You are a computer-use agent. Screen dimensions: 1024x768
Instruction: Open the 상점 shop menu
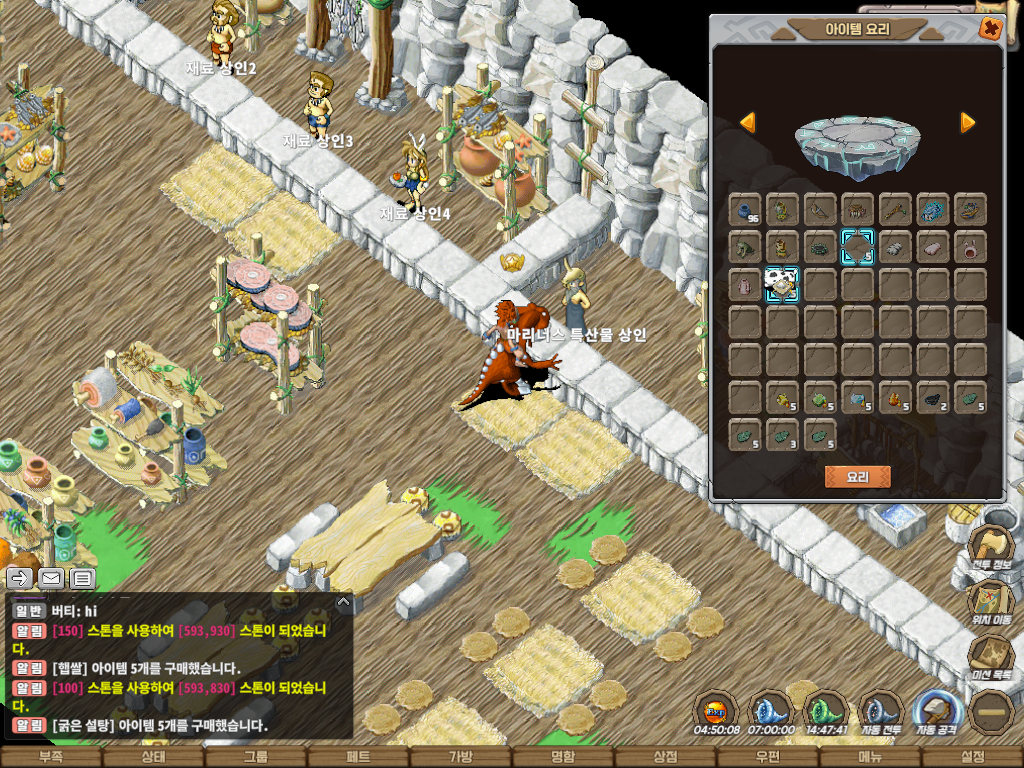[665, 757]
